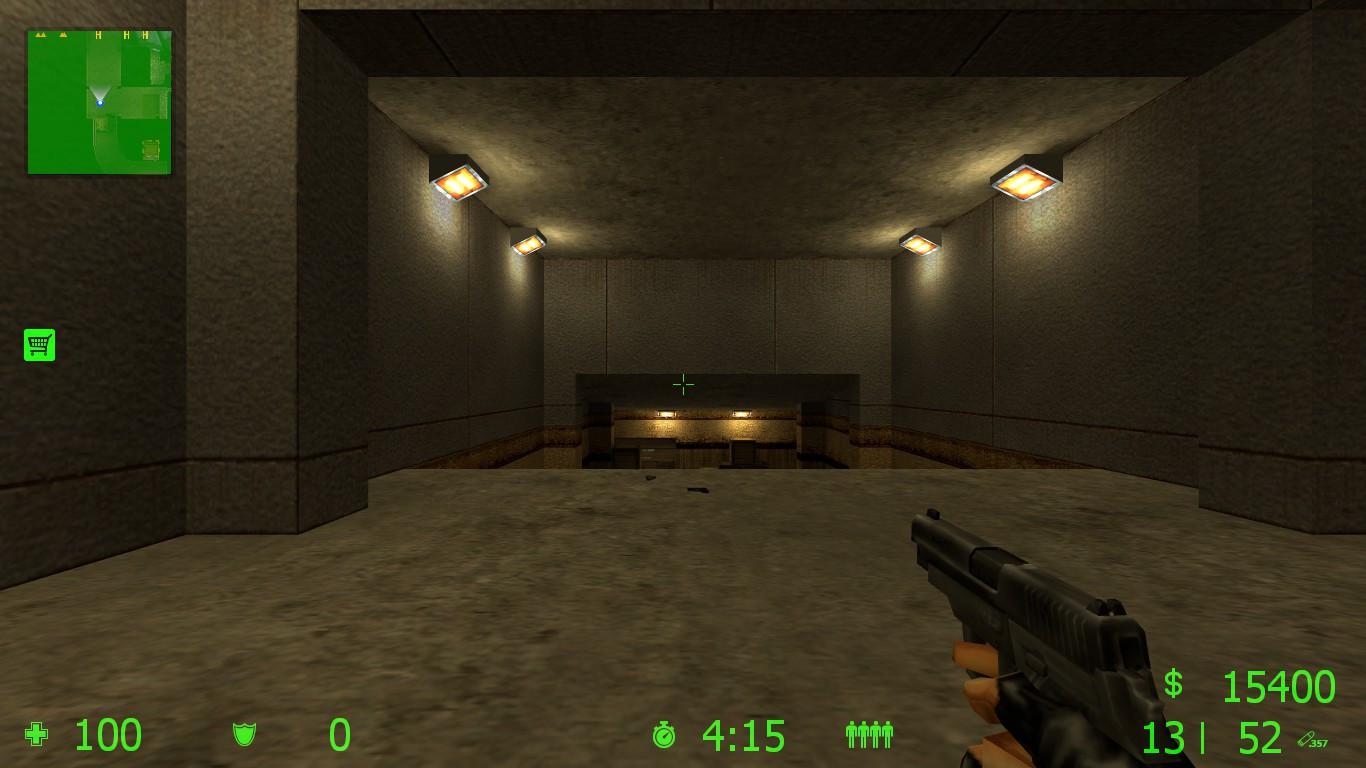Screen dimensions: 1366x768
Task: Select the .357 bullet ammo icon
Action: [x=1314, y=741]
